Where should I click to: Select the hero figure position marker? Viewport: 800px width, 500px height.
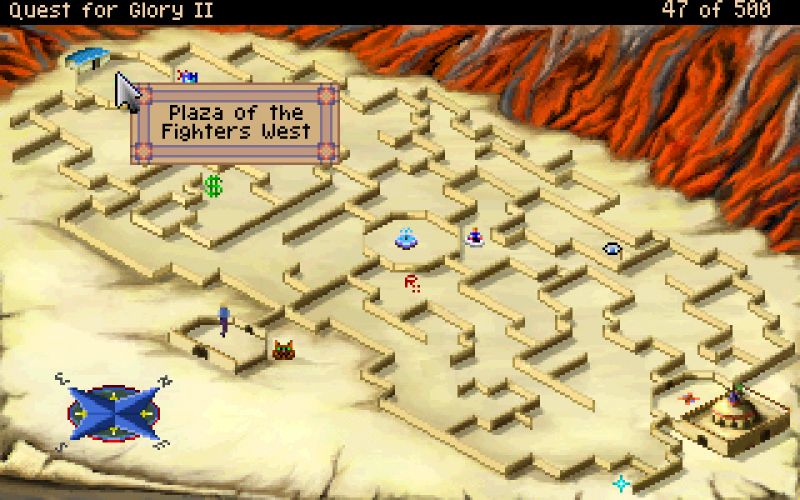pyautogui.click(x=224, y=320)
